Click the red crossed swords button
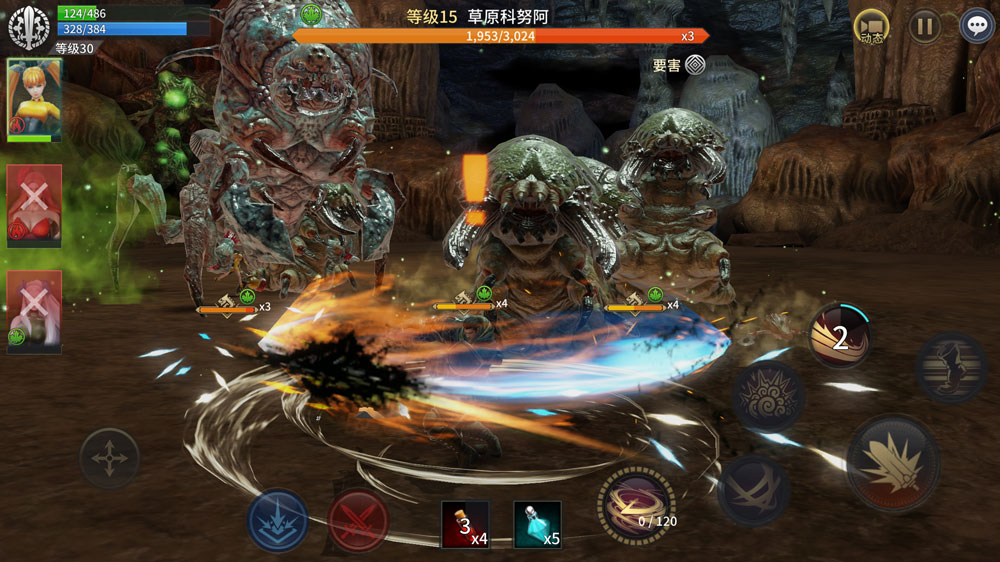 (x=358, y=521)
